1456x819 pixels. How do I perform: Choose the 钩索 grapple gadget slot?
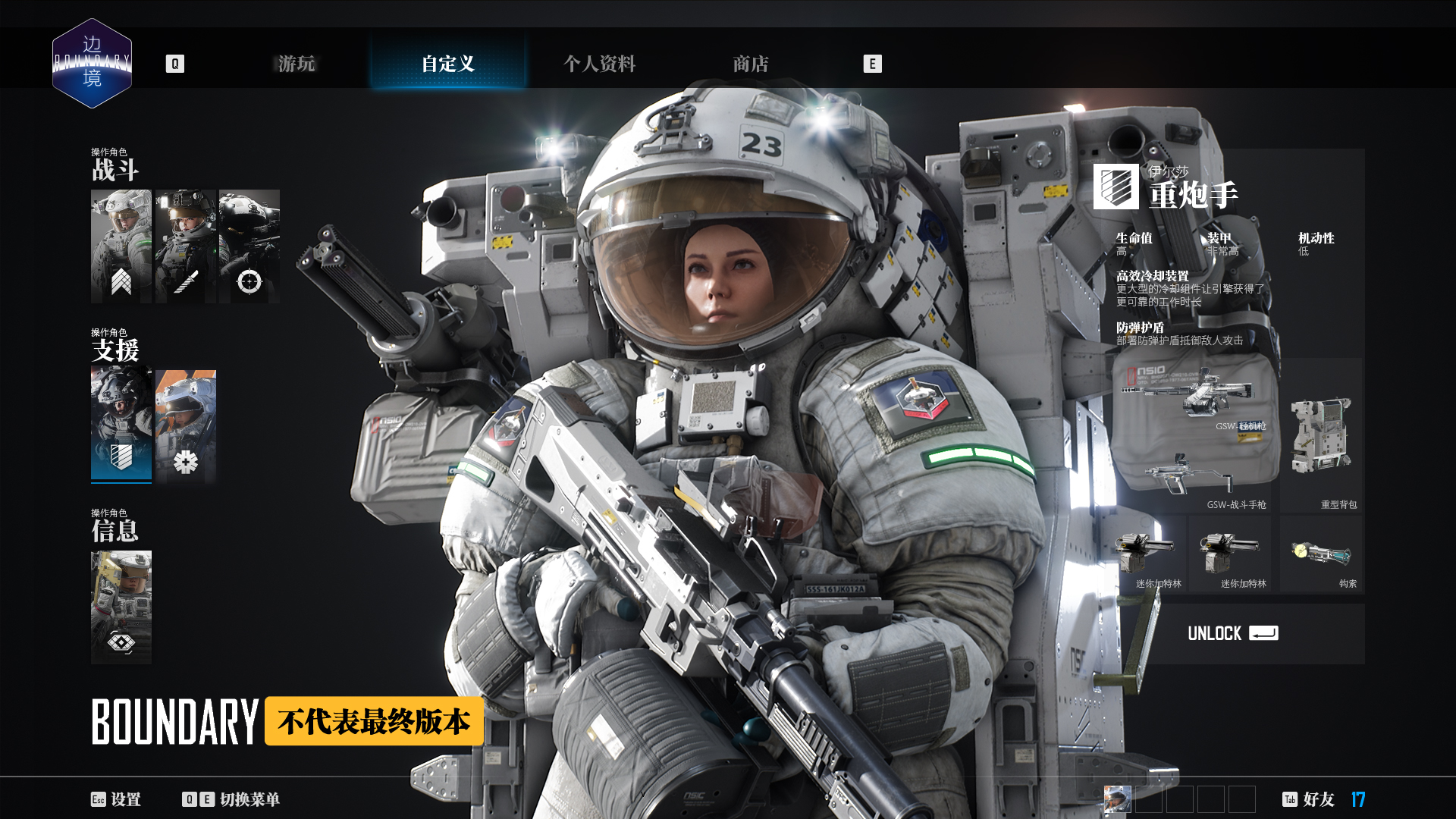click(x=1321, y=555)
